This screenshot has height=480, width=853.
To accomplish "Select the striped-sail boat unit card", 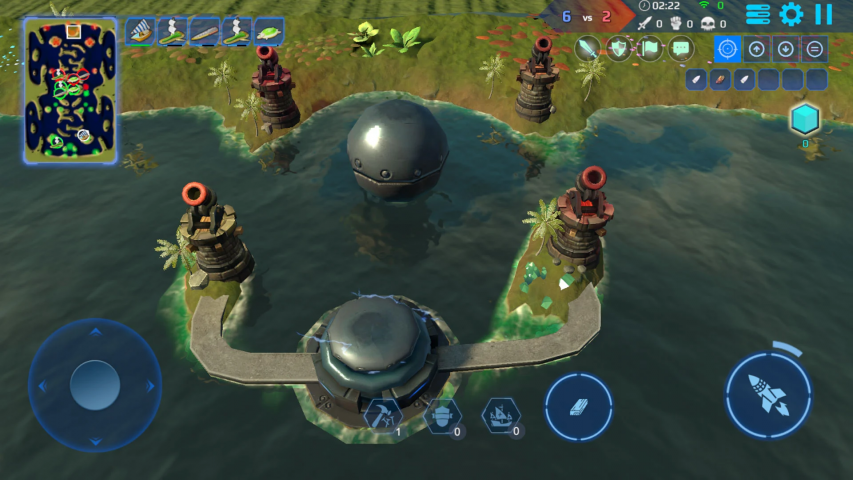I will 141,32.
